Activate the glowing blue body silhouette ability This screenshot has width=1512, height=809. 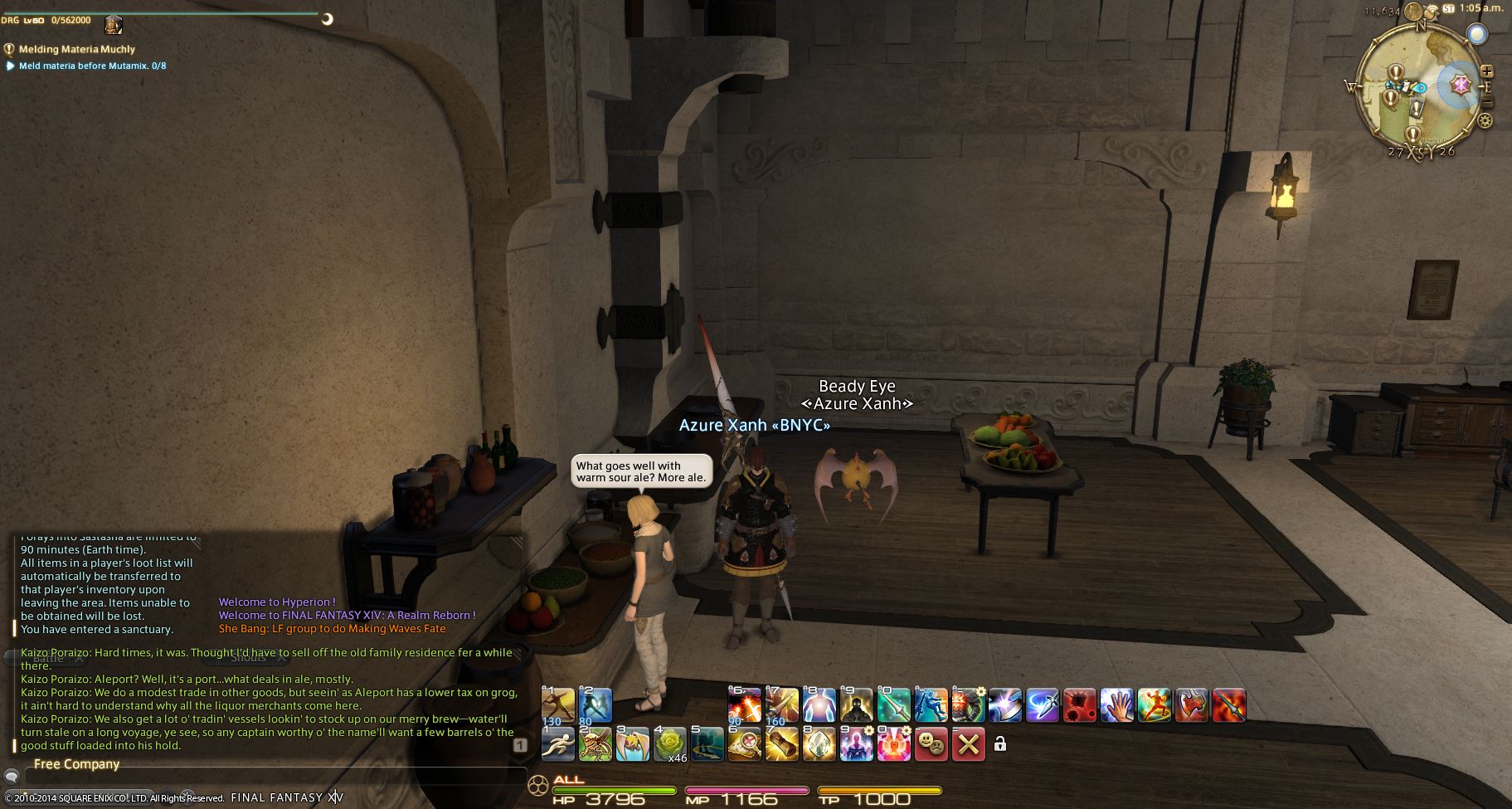click(x=819, y=705)
